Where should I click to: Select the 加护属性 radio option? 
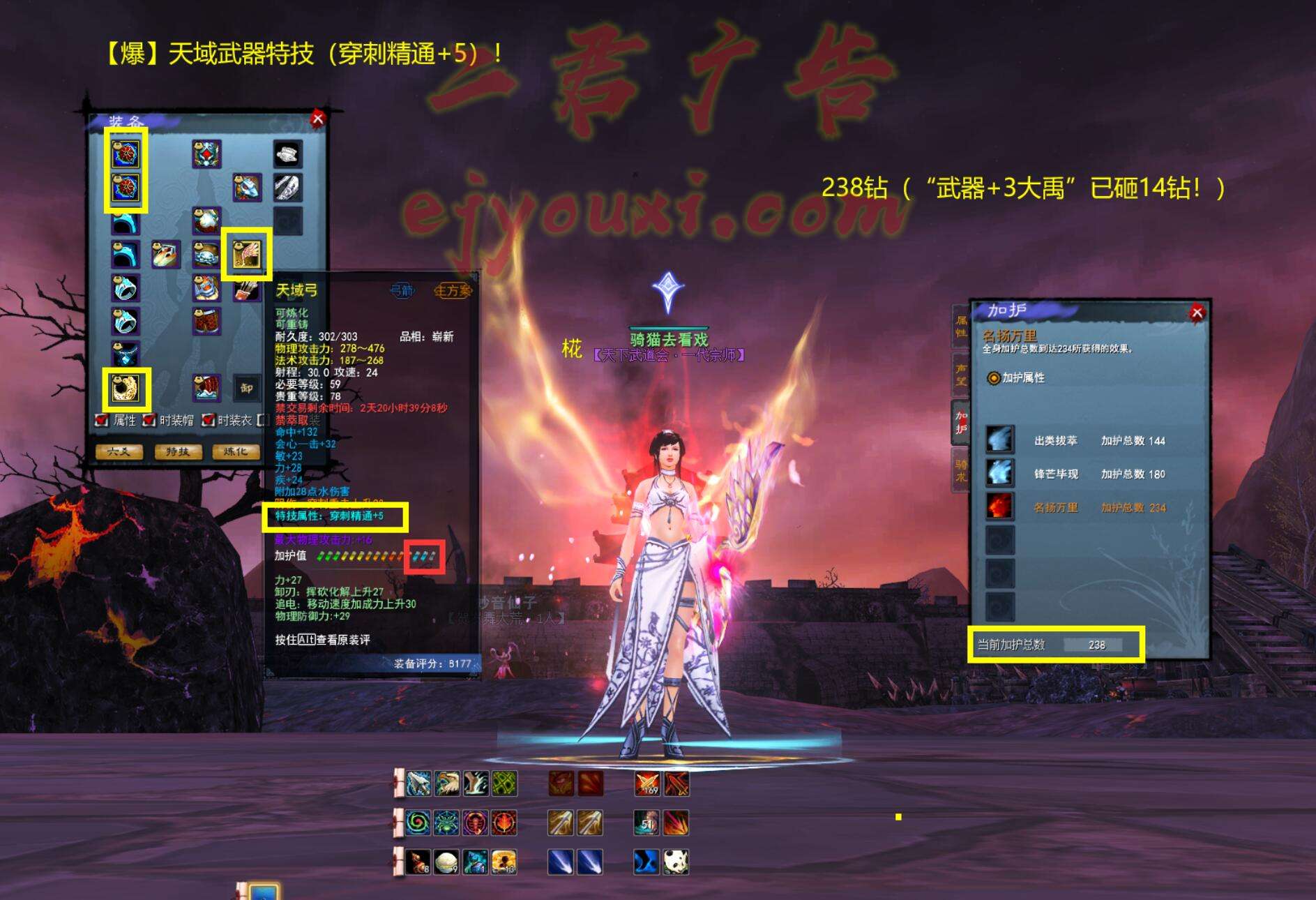point(994,377)
